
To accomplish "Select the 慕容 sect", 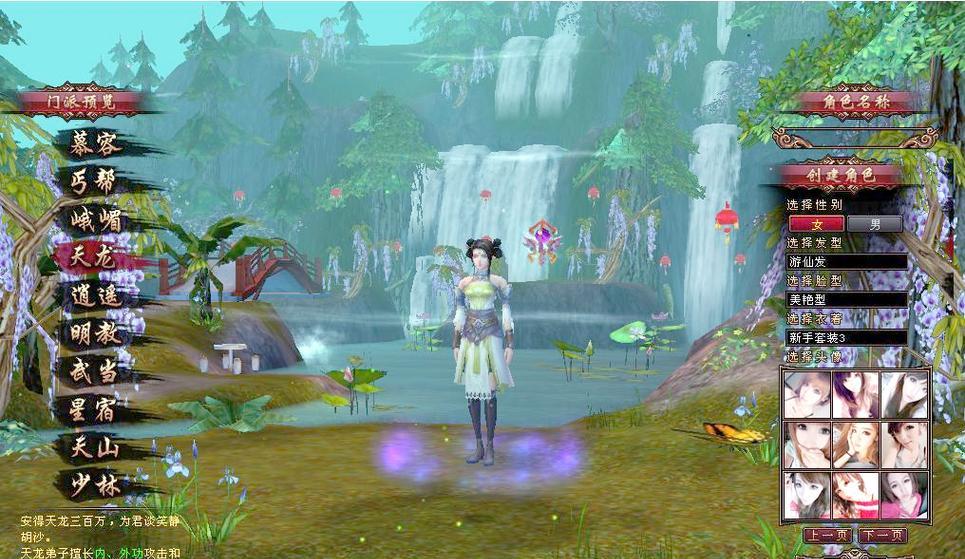I will coord(96,144).
